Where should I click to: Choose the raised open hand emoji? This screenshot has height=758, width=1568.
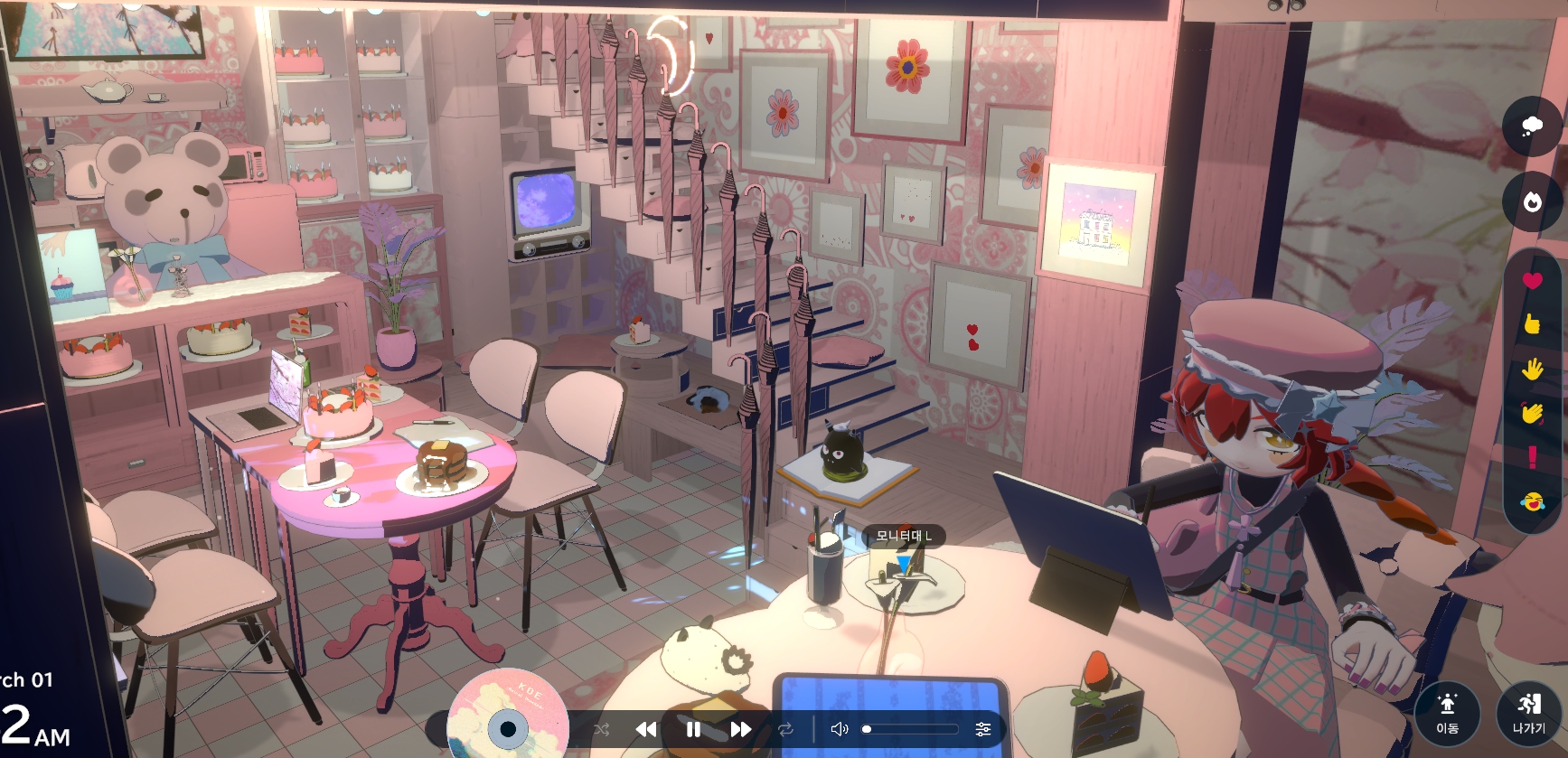1532,368
